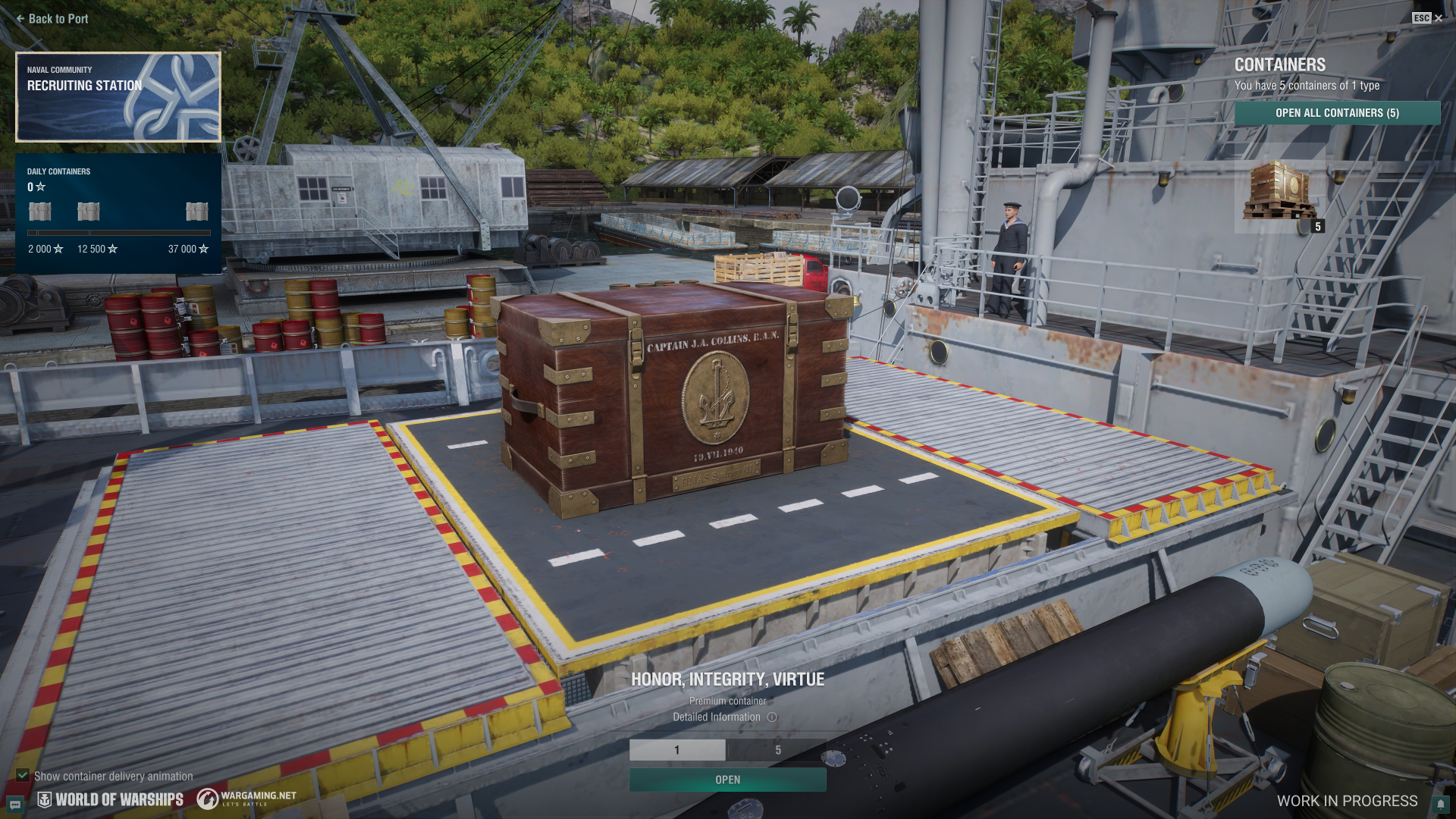Select the 37 000 star daily container
The image size is (1456, 819).
[x=196, y=212]
